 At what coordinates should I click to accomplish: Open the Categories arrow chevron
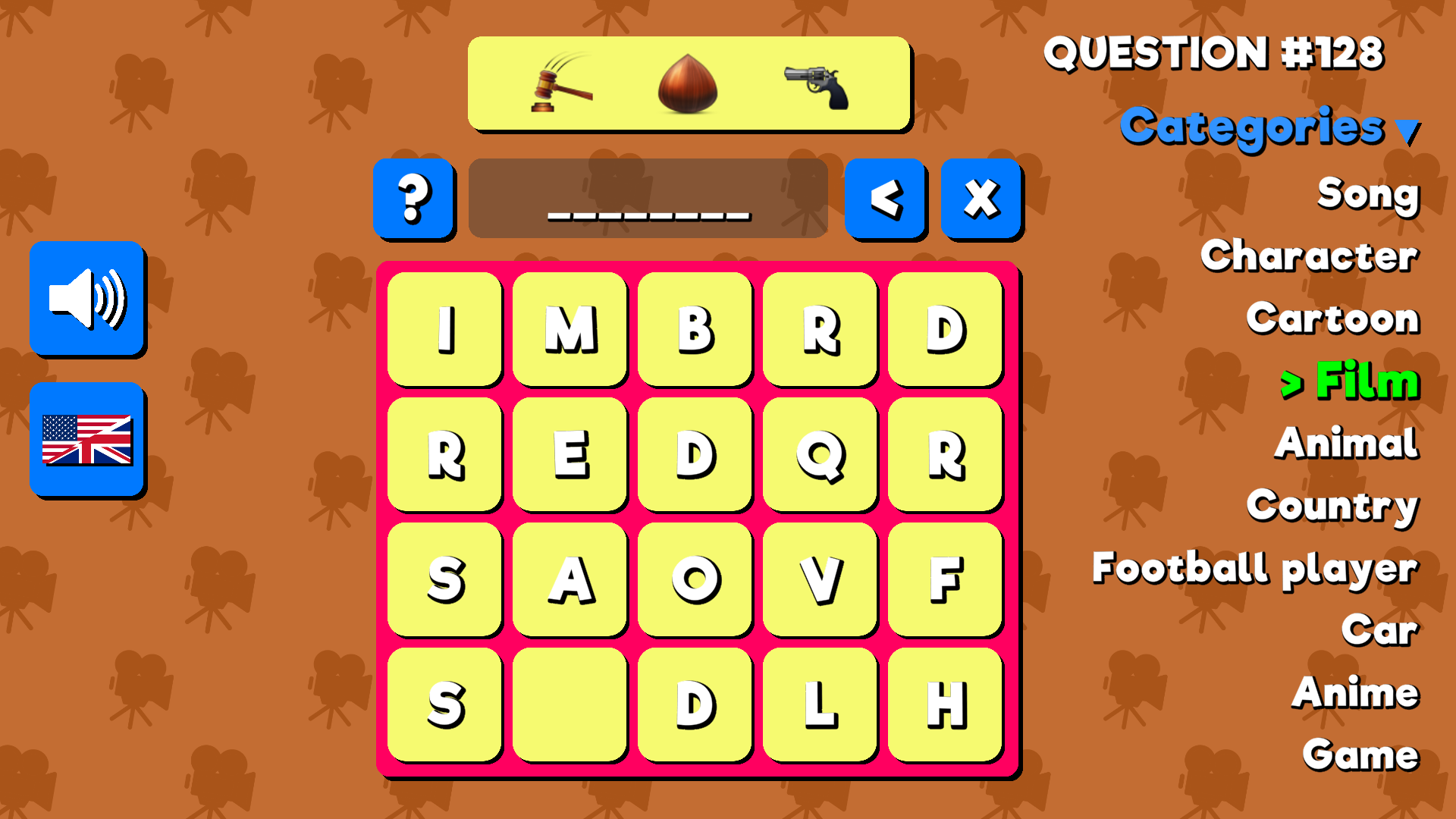(x=1409, y=130)
